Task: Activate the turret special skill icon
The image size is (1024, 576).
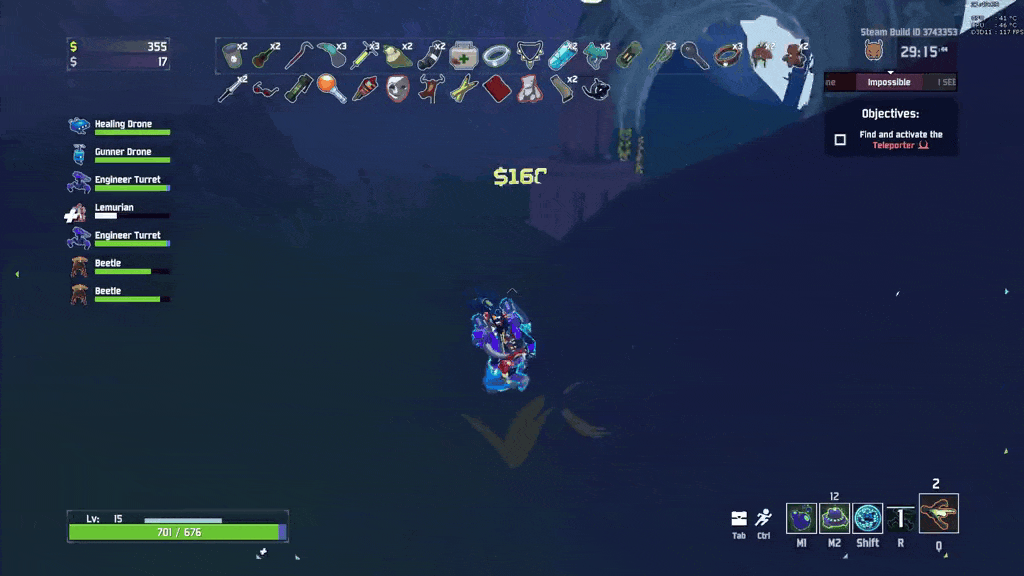Action: [901, 518]
